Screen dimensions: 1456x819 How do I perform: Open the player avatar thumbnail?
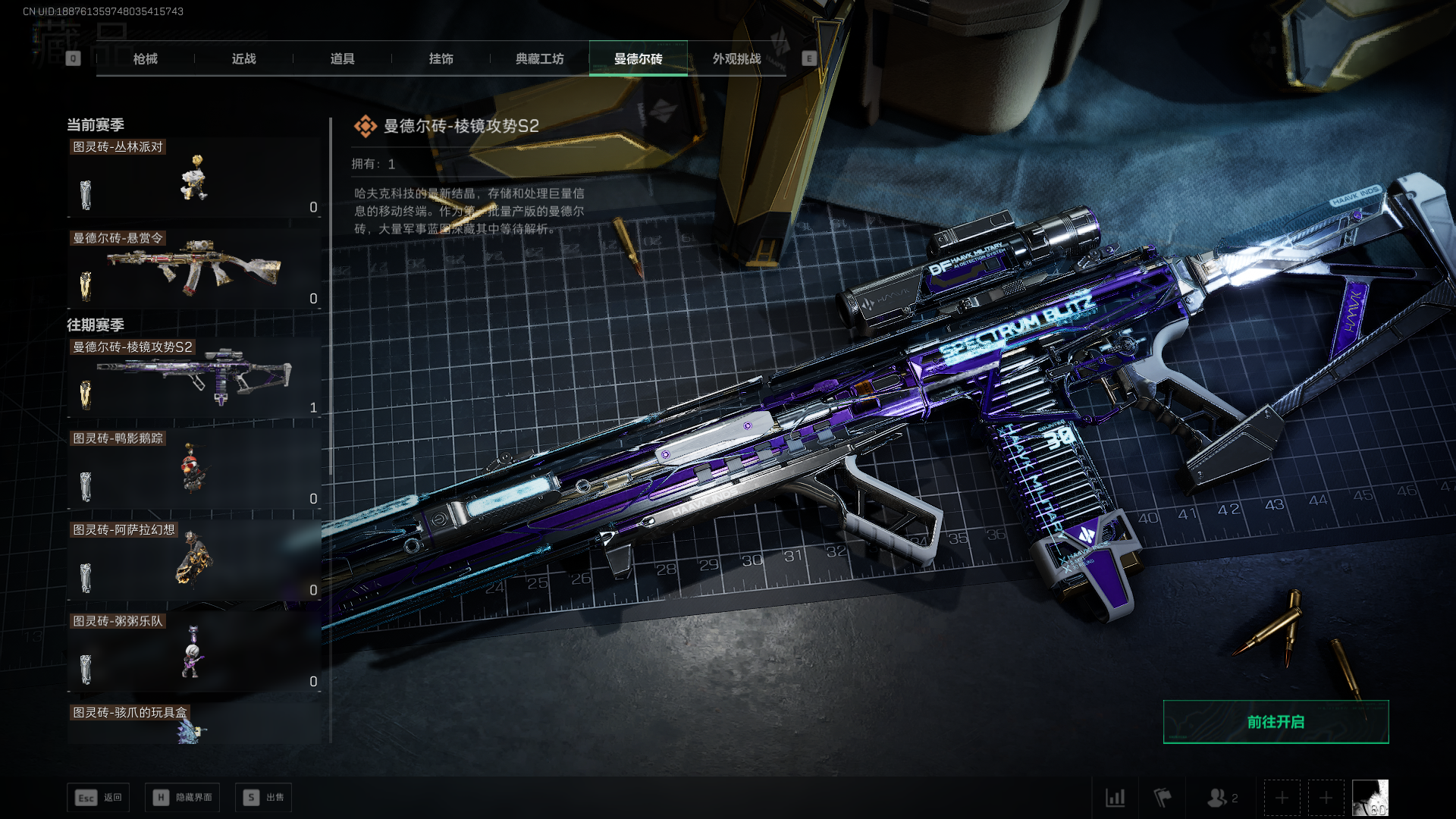click(x=1370, y=798)
